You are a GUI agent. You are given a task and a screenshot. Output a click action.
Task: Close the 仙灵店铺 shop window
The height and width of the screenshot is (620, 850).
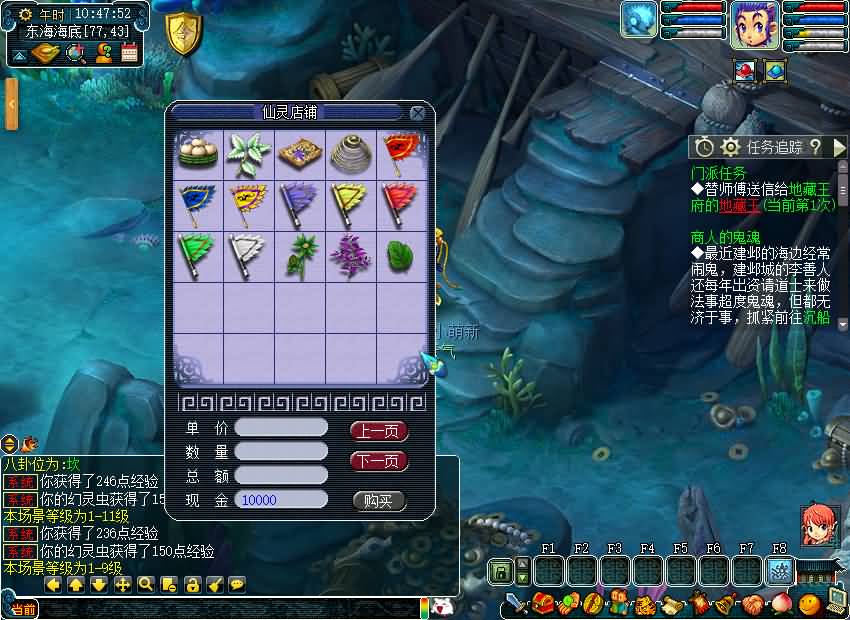[418, 113]
